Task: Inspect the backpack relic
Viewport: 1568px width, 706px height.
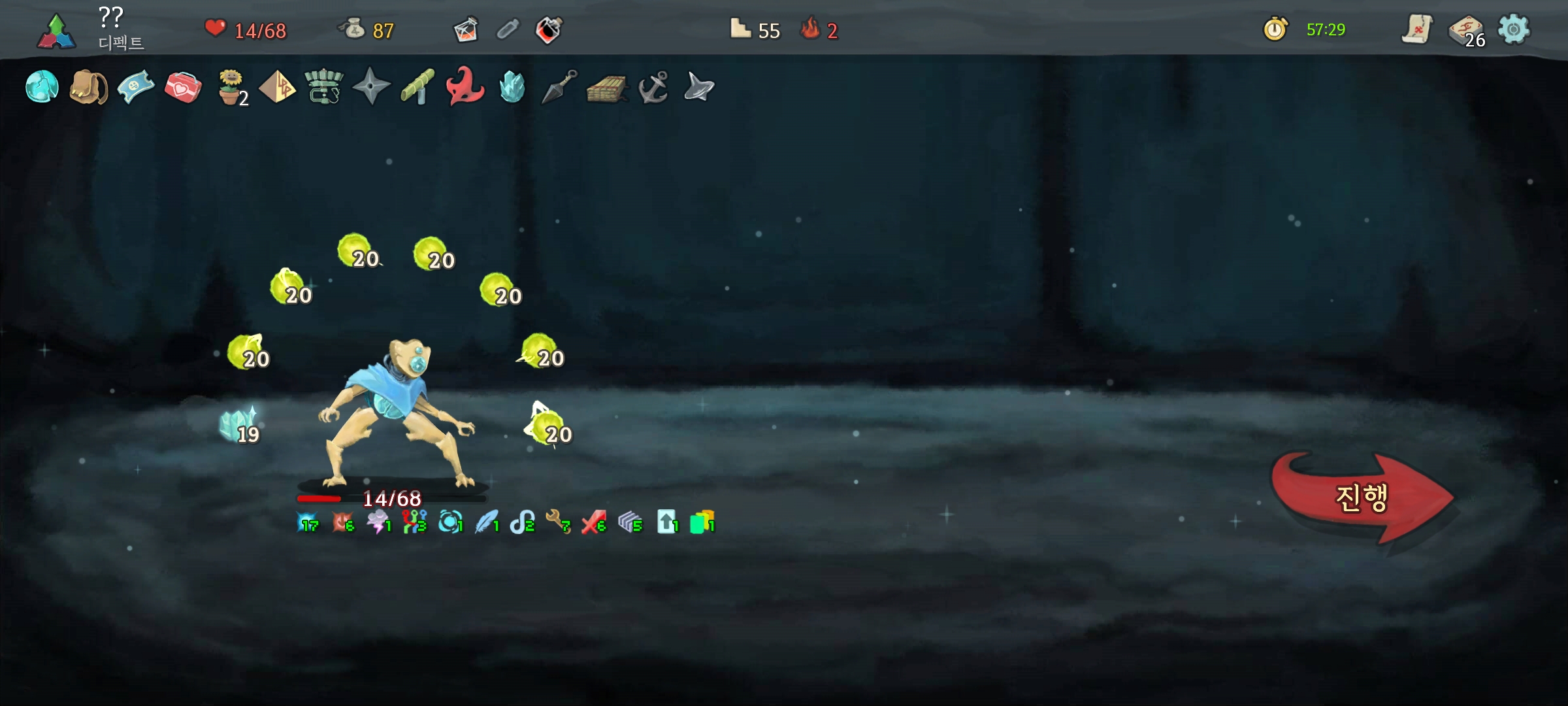Action: pyautogui.click(x=89, y=87)
